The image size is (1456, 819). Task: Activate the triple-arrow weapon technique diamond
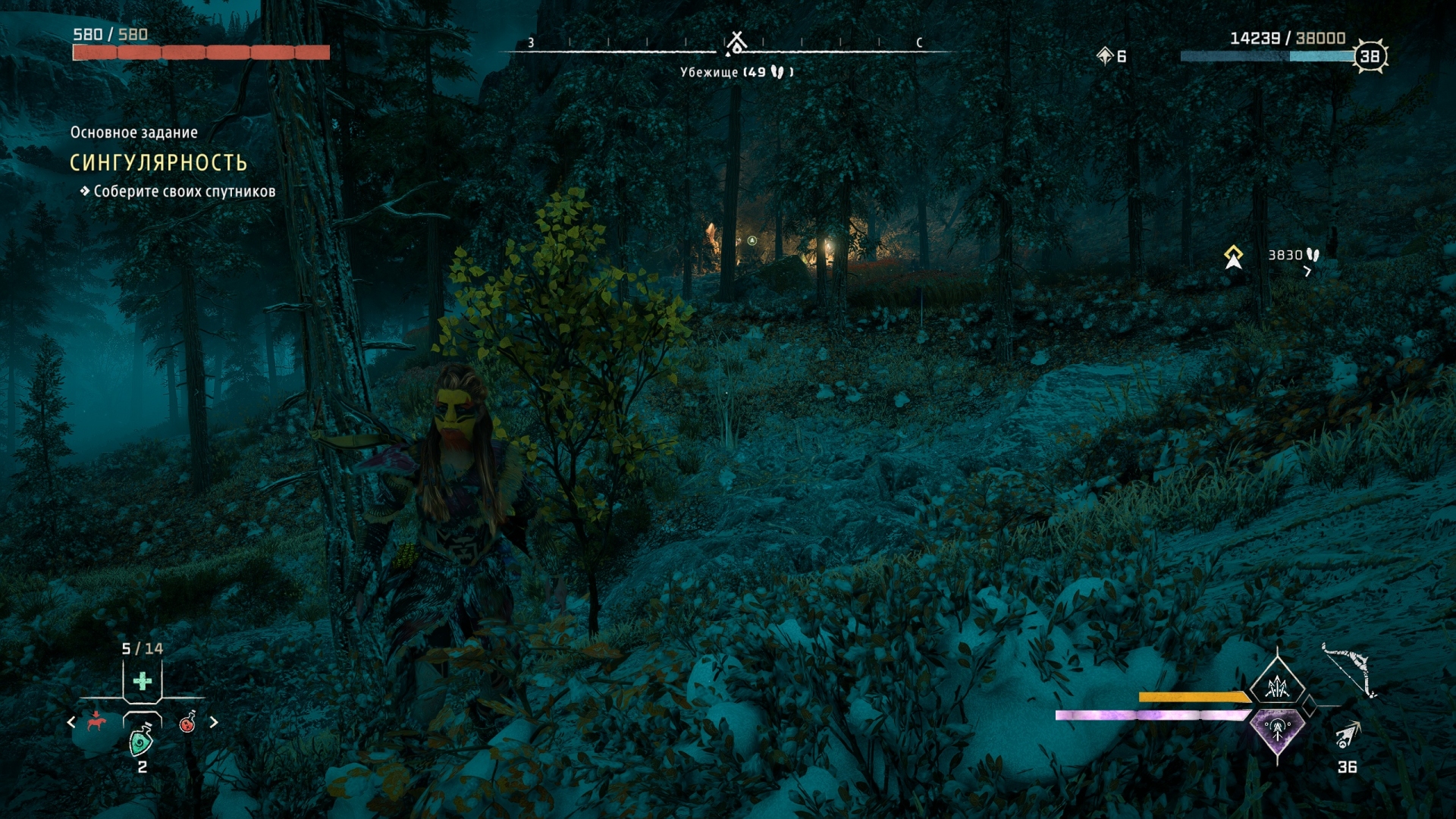[1278, 686]
